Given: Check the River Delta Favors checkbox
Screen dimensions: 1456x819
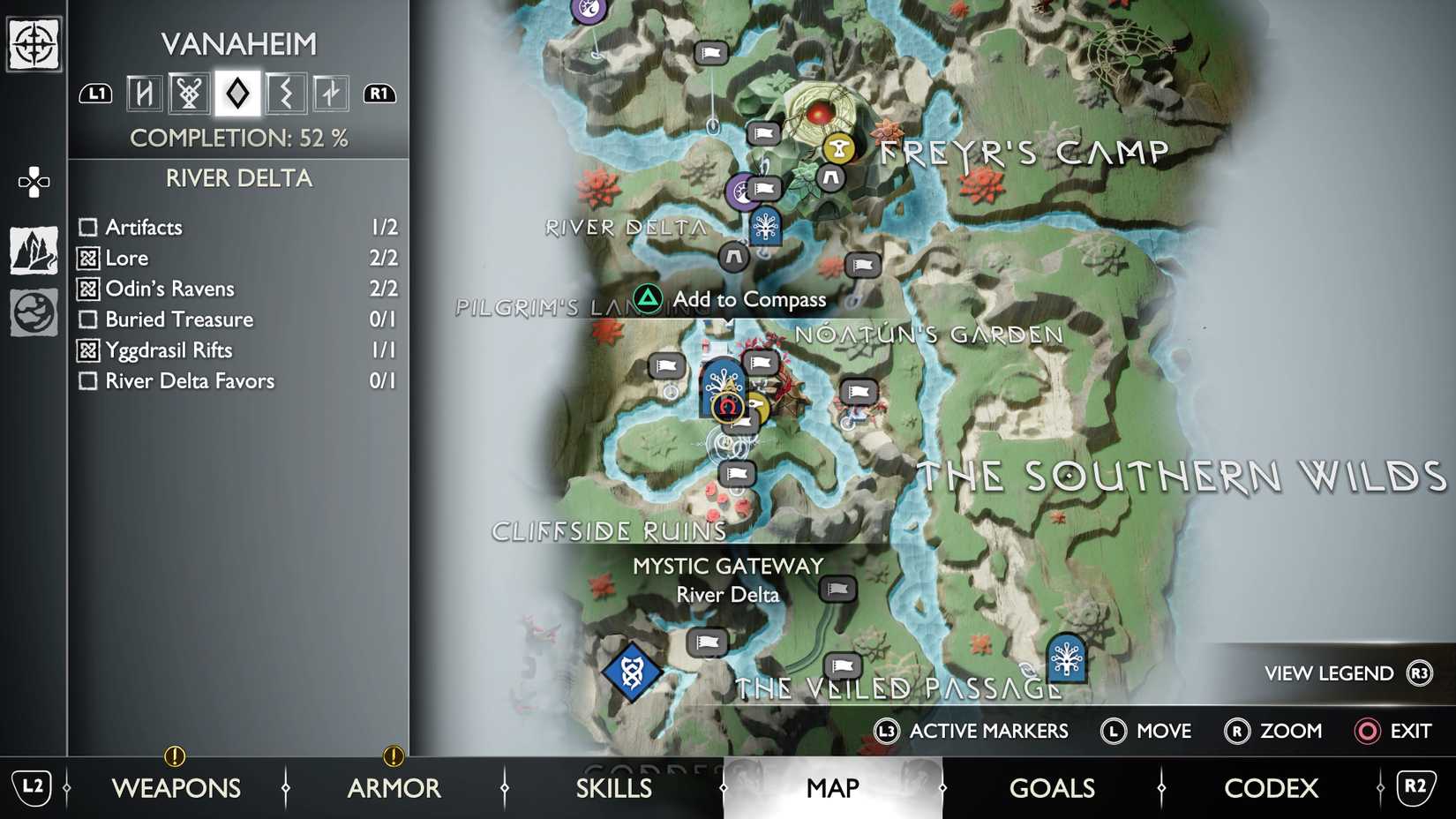Looking at the screenshot, I should 86,381.
